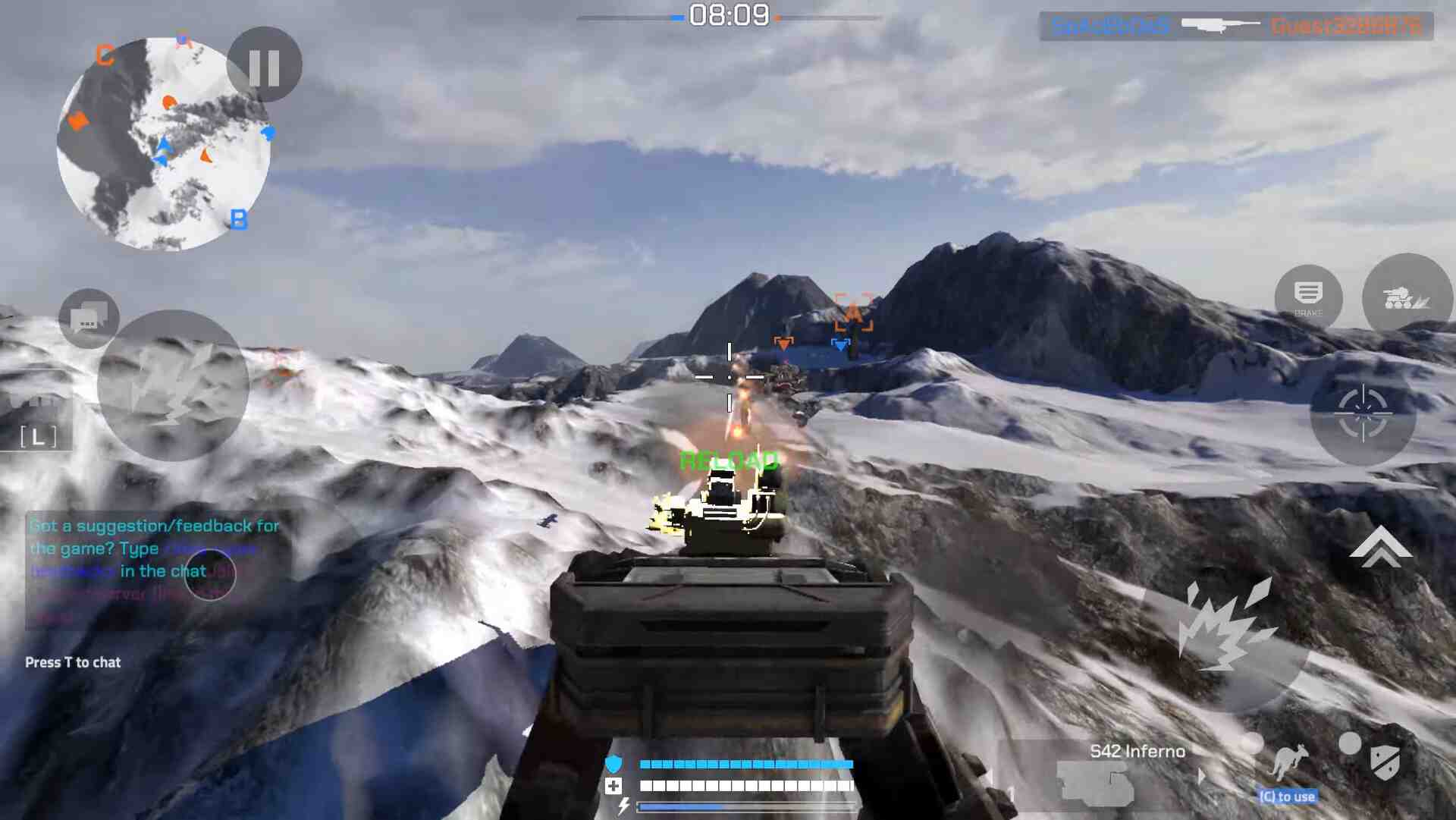The width and height of the screenshot is (1456, 820).
Task: Activate the BRAKE button
Action: point(1308,297)
